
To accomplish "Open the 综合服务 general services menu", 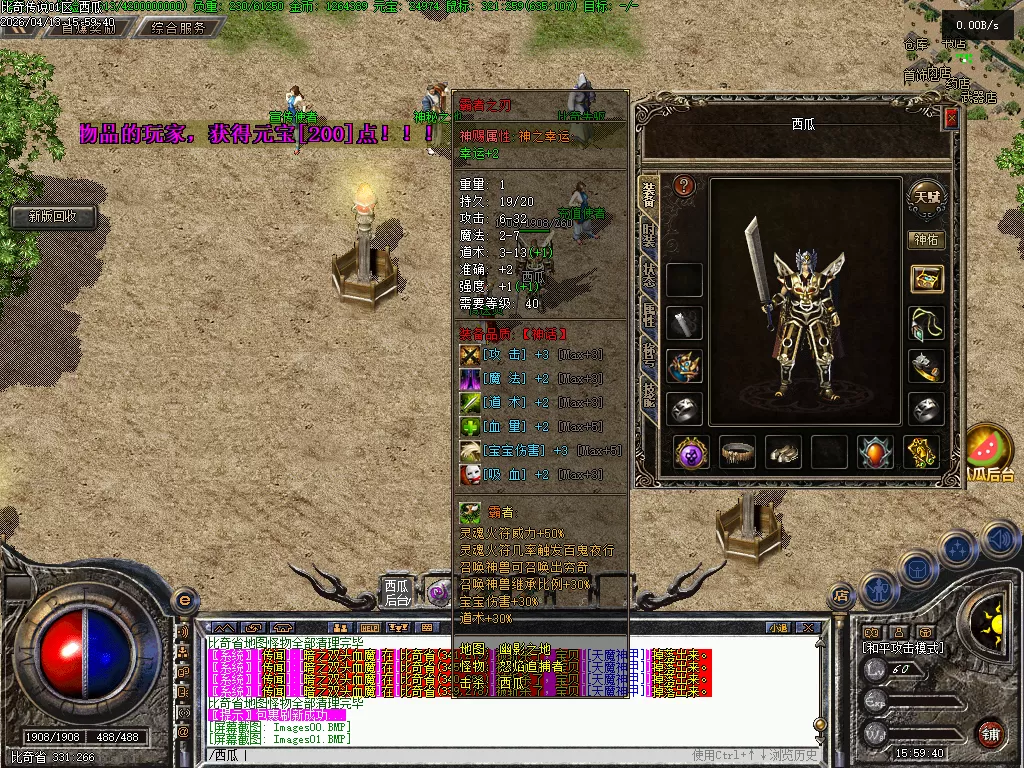I will click(x=179, y=28).
